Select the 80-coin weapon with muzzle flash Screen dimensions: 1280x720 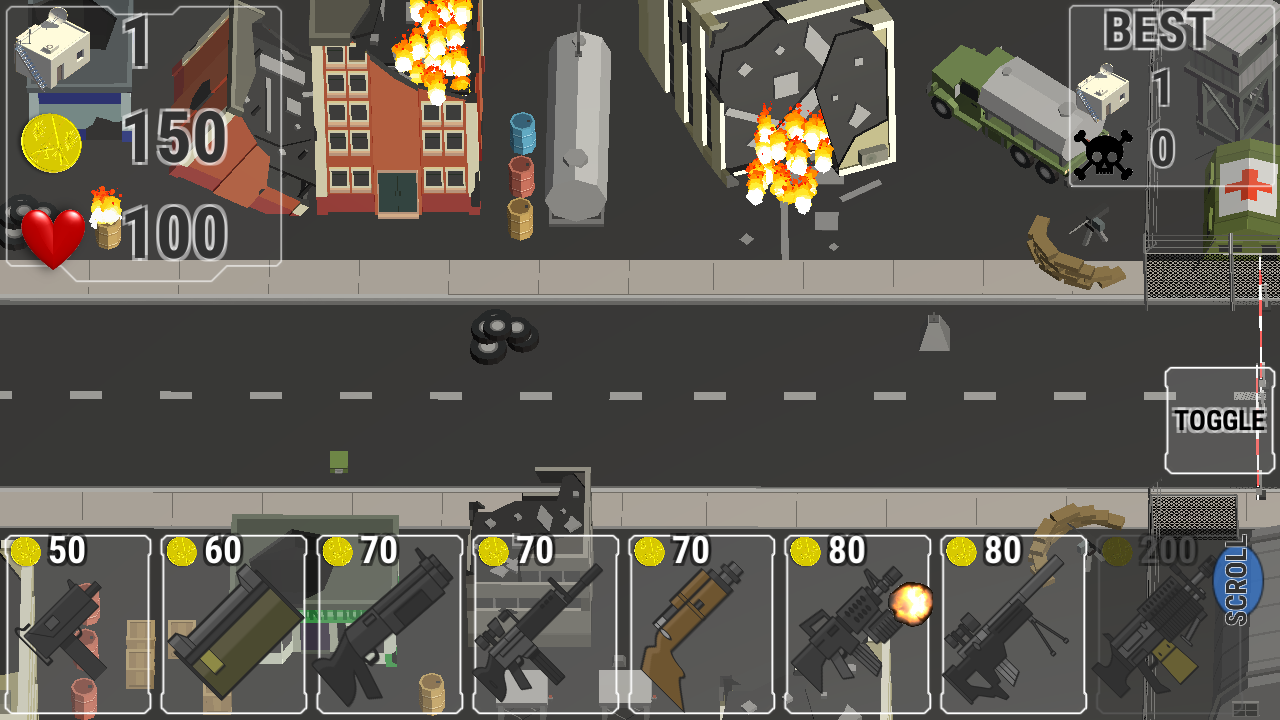point(859,625)
